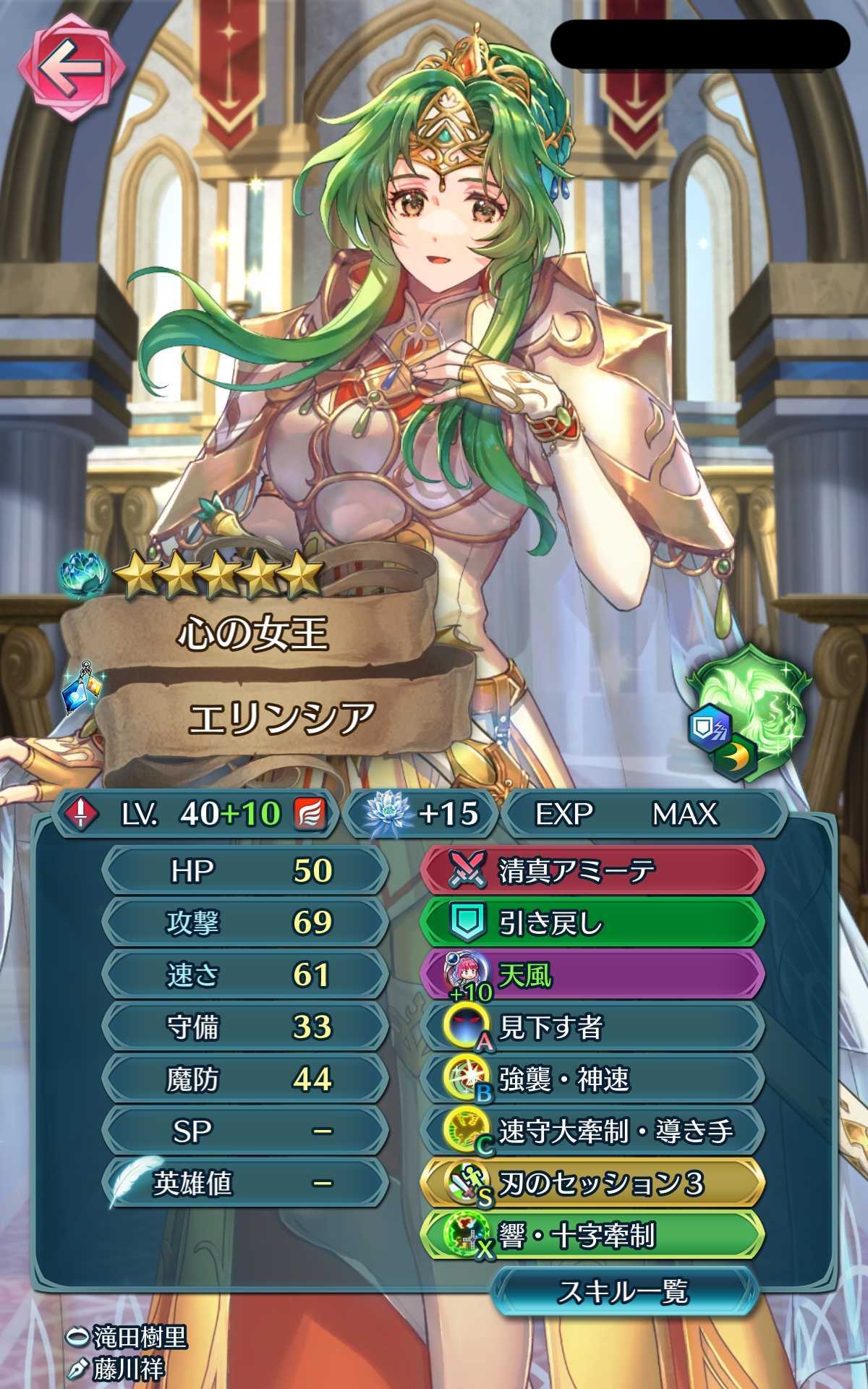Tap the 攻撃 attack stat row
Screen dimensions: 868x1389
244,923
